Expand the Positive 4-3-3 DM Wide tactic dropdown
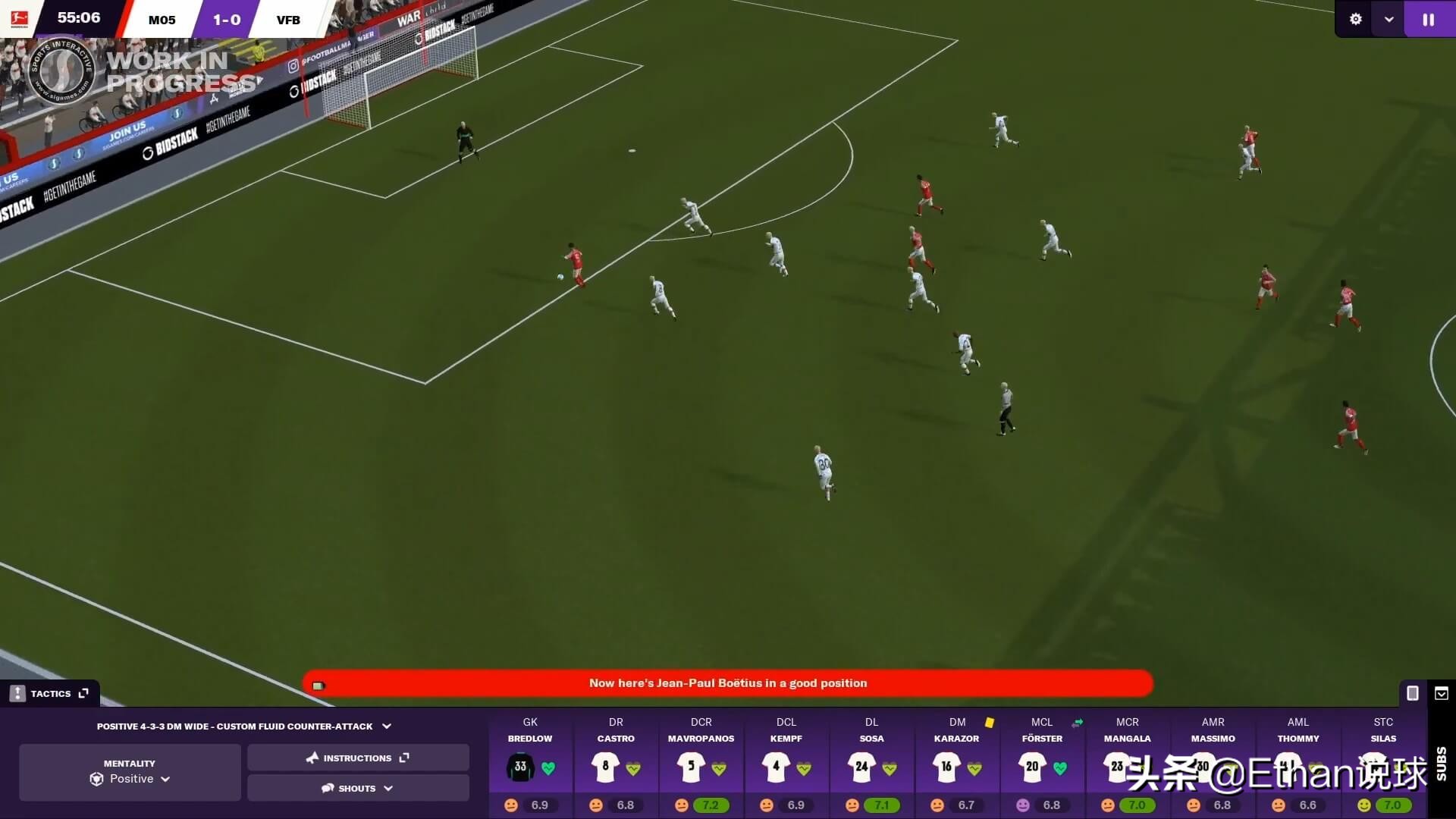The image size is (1456, 819). (x=388, y=726)
